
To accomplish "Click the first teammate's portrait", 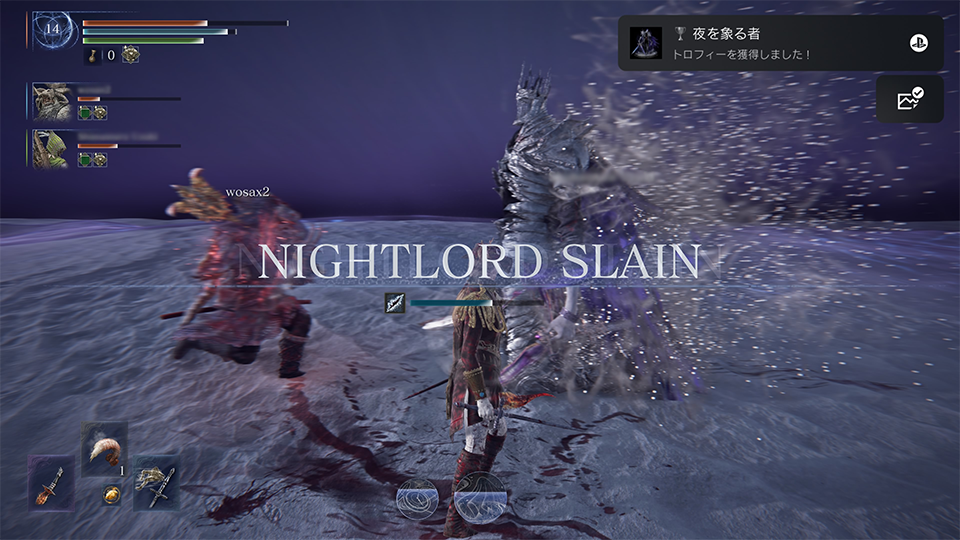I will 52,101.
